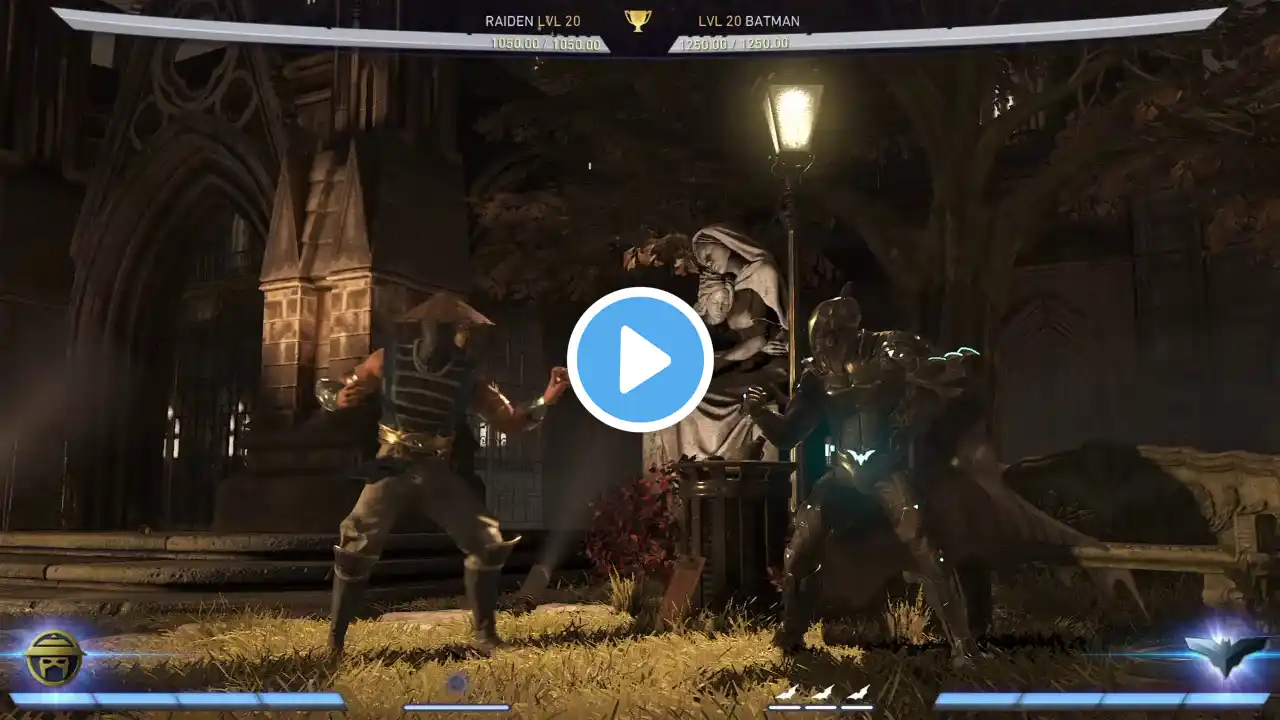The height and width of the screenshot is (720, 1280).
Task: Play the video with the blue play button
Action: [640, 360]
